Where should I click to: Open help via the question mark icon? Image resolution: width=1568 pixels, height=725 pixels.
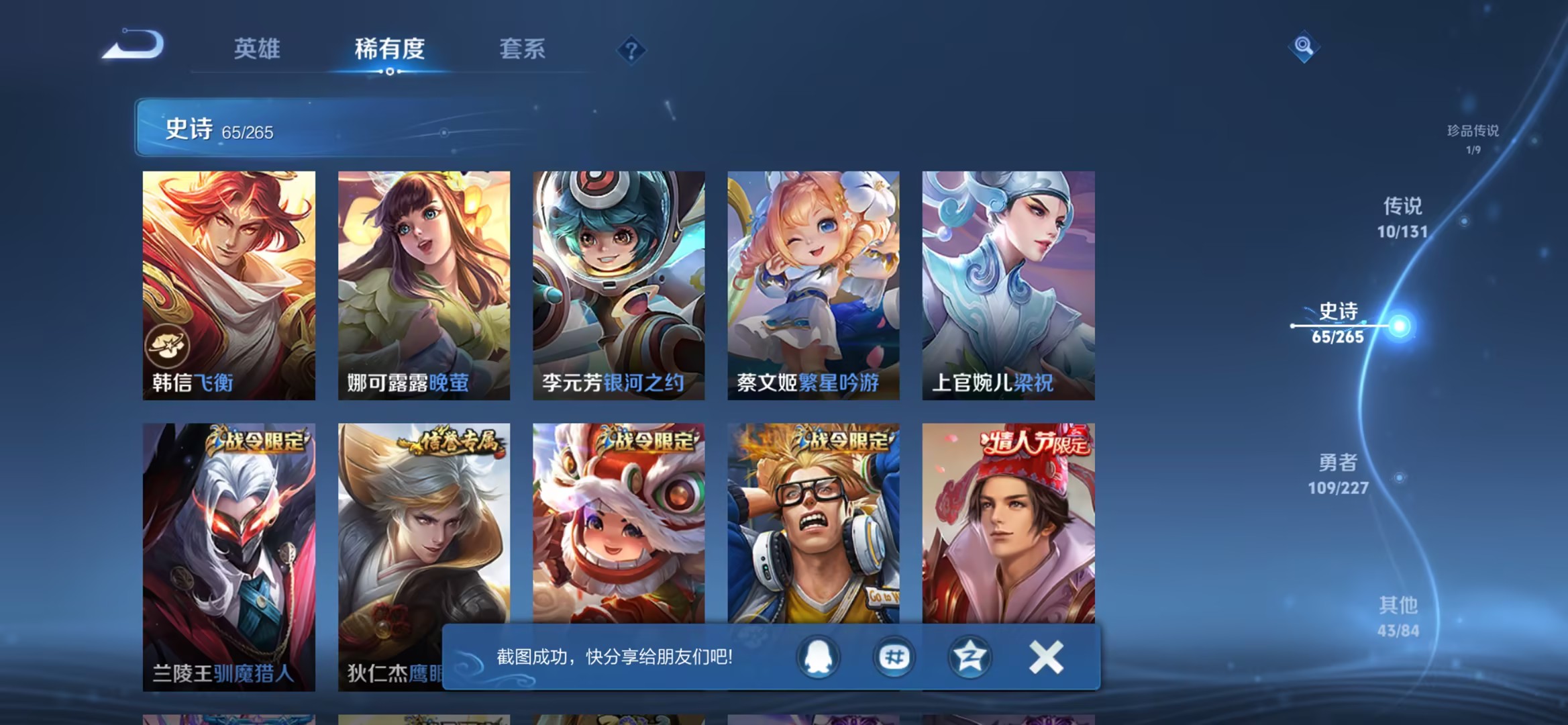[631, 50]
